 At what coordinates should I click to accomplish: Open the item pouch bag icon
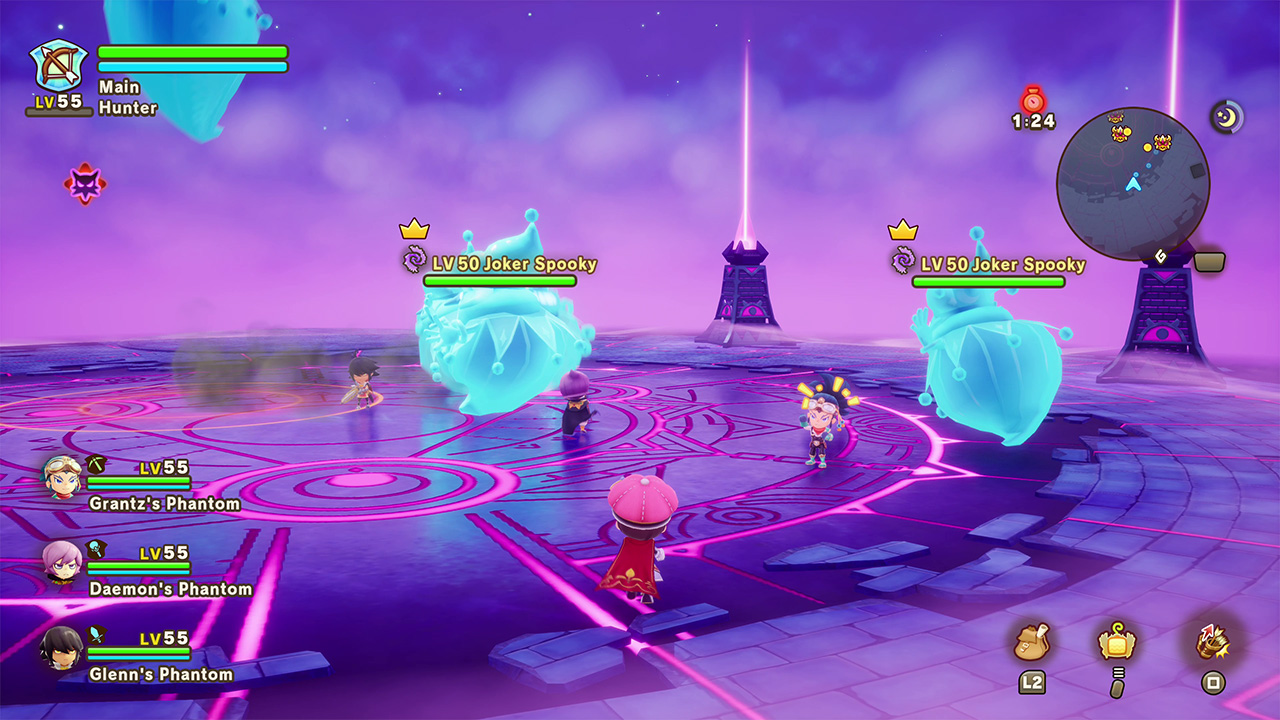1032,643
